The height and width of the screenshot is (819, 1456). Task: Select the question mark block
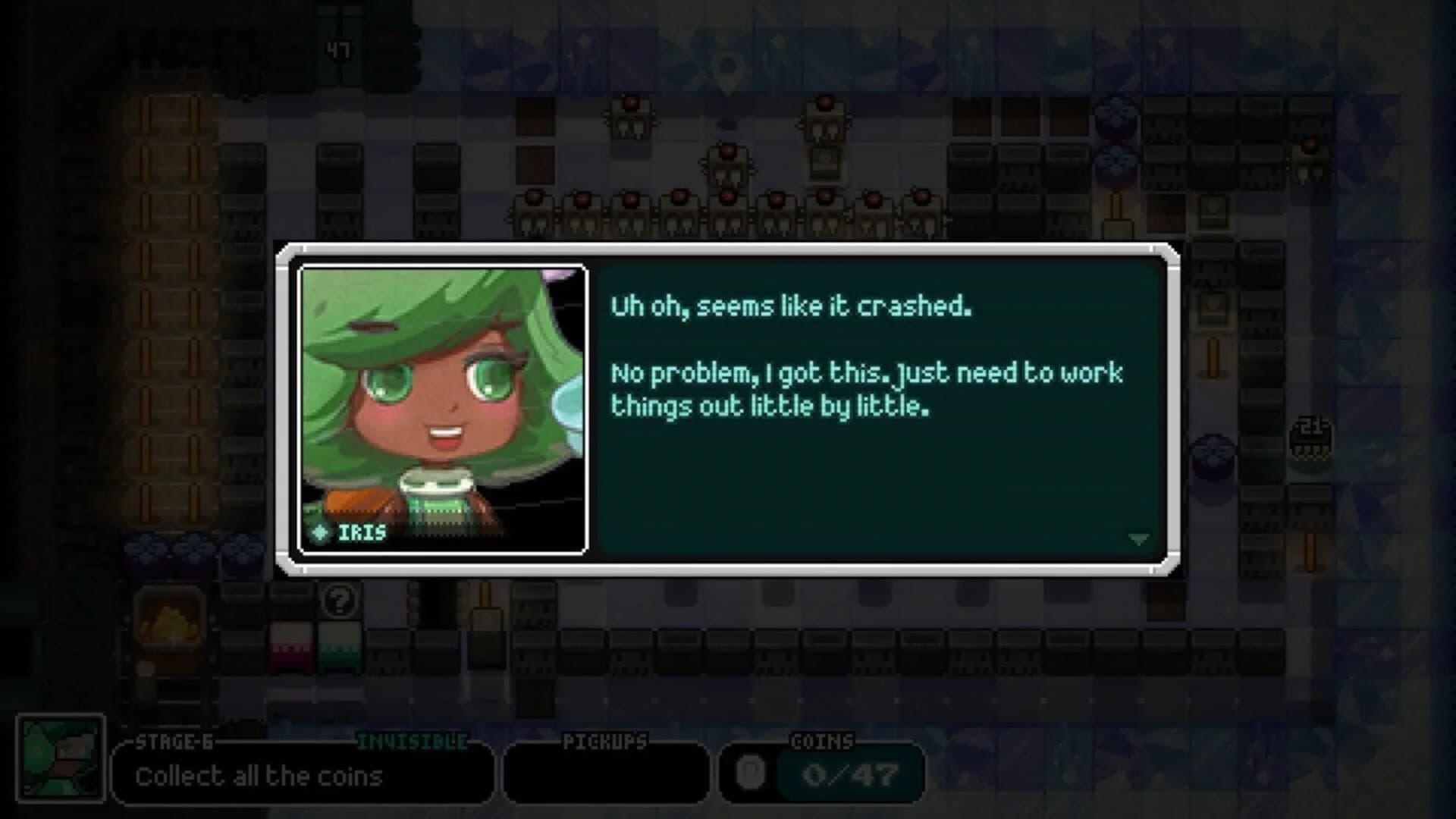[340, 601]
